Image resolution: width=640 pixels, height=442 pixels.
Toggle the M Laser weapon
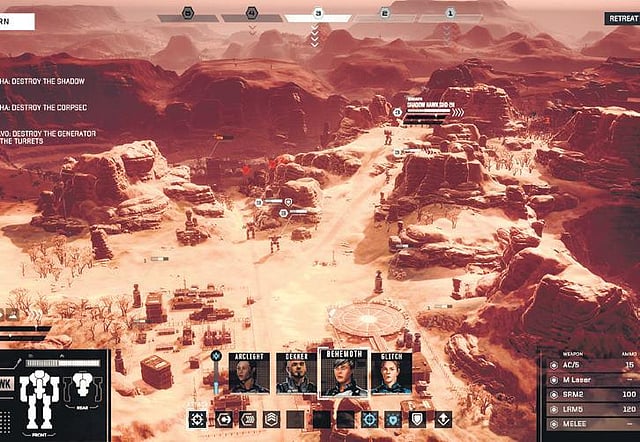click(590, 381)
